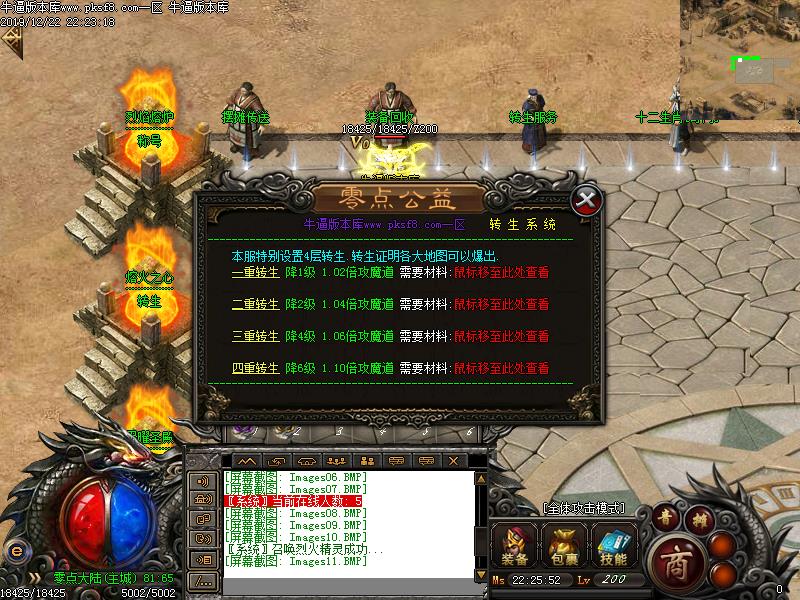800x600 pixels.
Task: Open the 包裹 bag inventory
Action: [x=560, y=546]
